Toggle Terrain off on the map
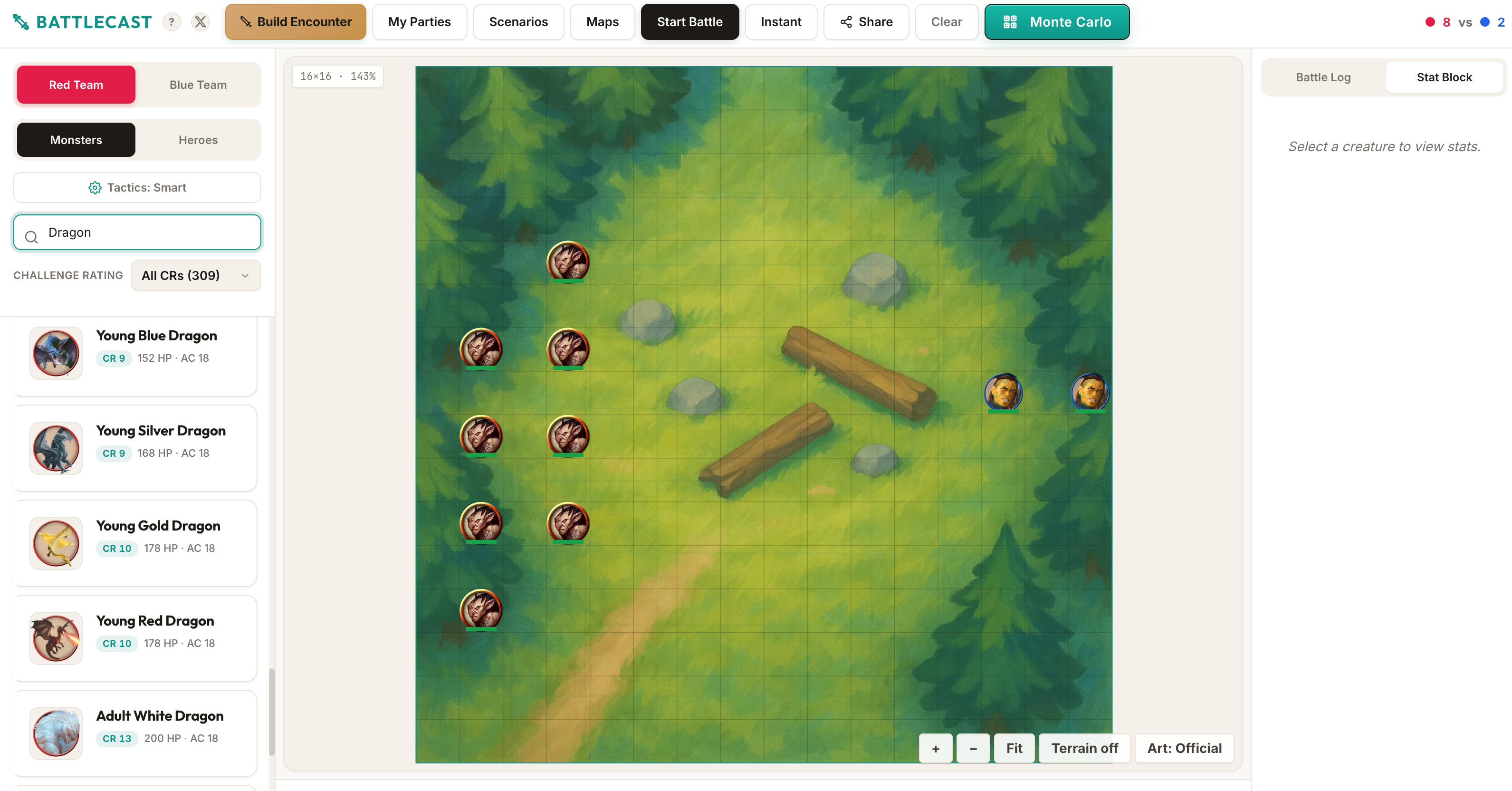The width and height of the screenshot is (1512, 791). coord(1083,748)
